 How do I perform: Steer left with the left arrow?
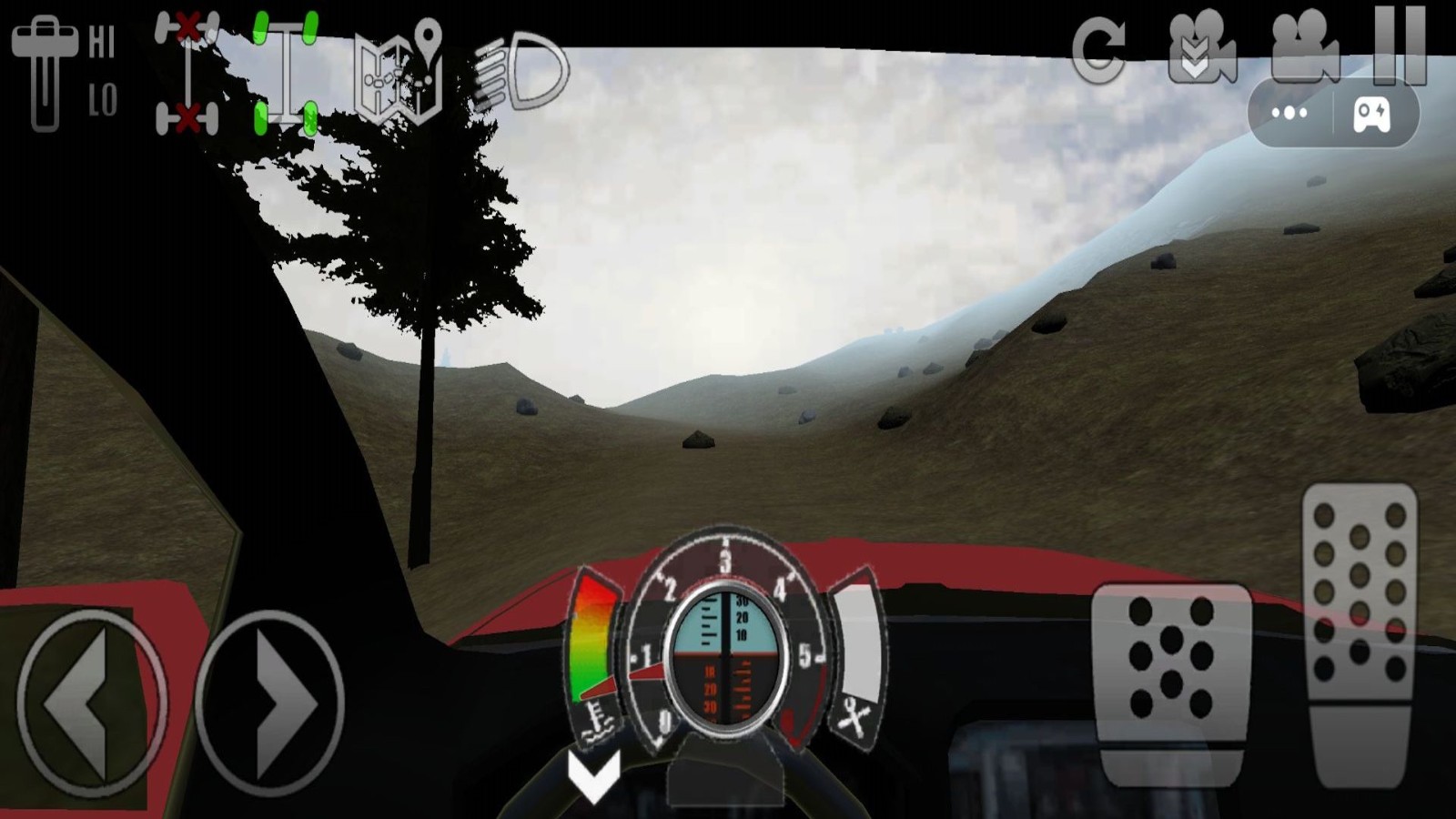pos(89,703)
